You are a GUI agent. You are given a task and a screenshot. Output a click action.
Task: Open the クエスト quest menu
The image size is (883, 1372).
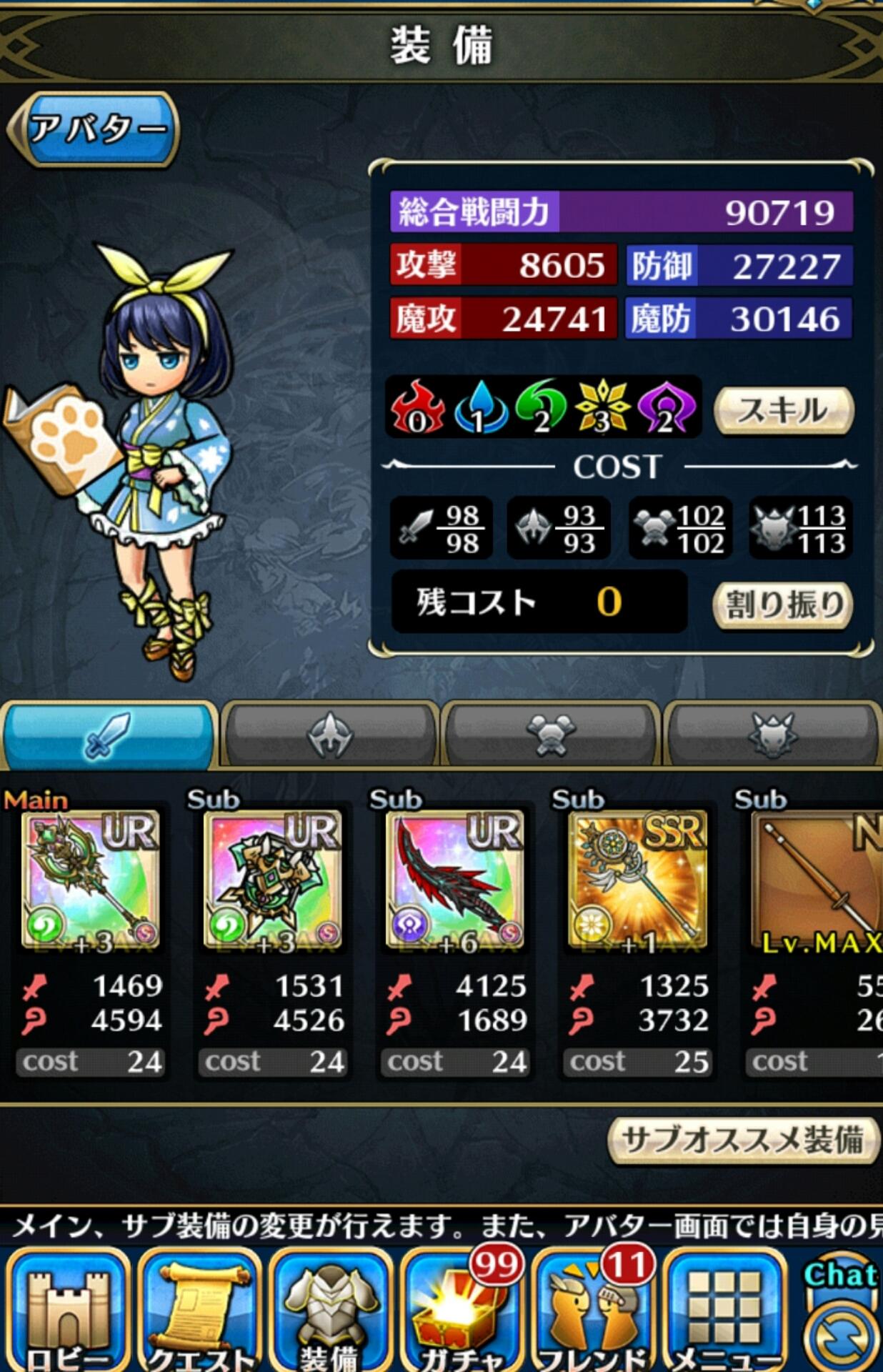(201, 1311)
